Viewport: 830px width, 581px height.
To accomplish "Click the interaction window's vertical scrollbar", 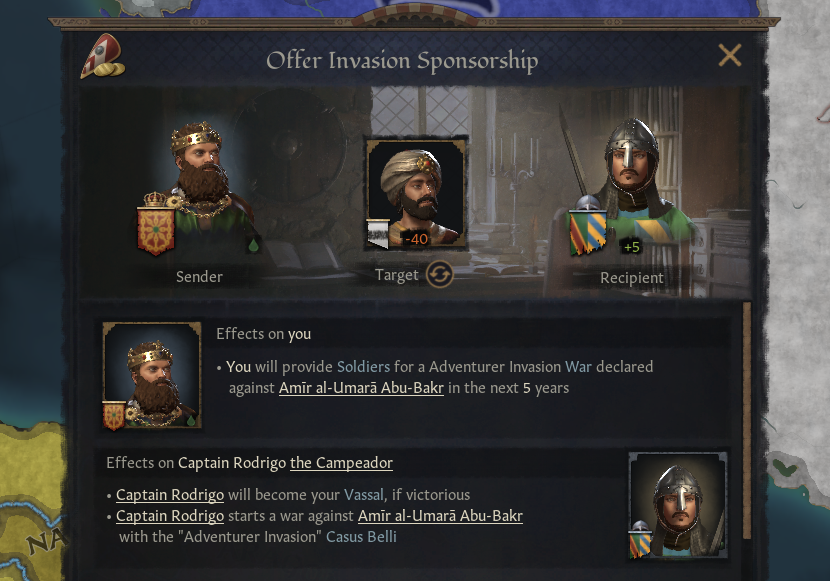I will pos(744,420).
